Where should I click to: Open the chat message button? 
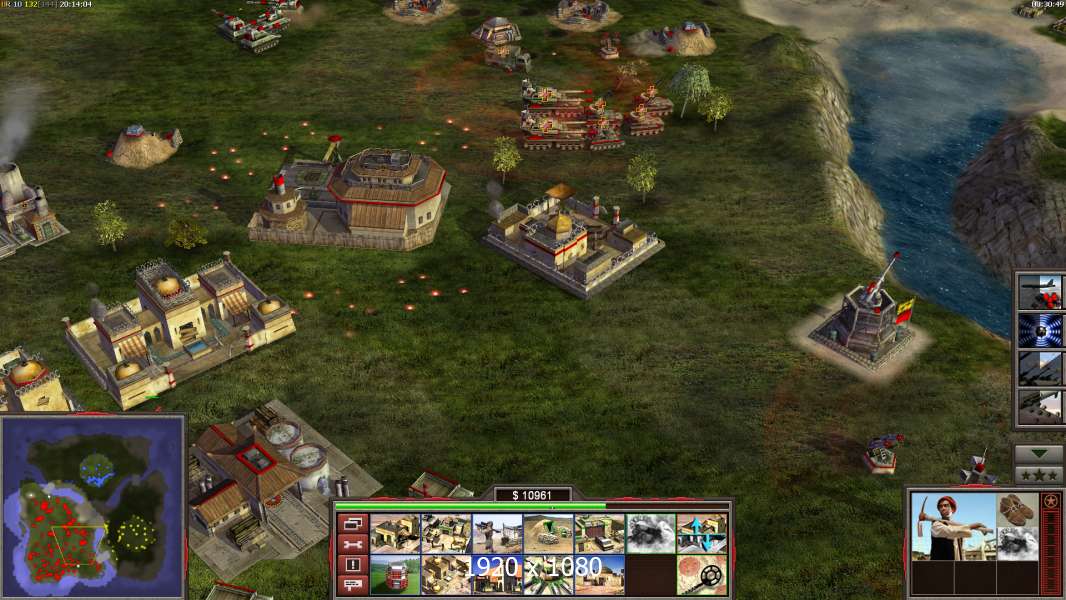pos(352,585)
